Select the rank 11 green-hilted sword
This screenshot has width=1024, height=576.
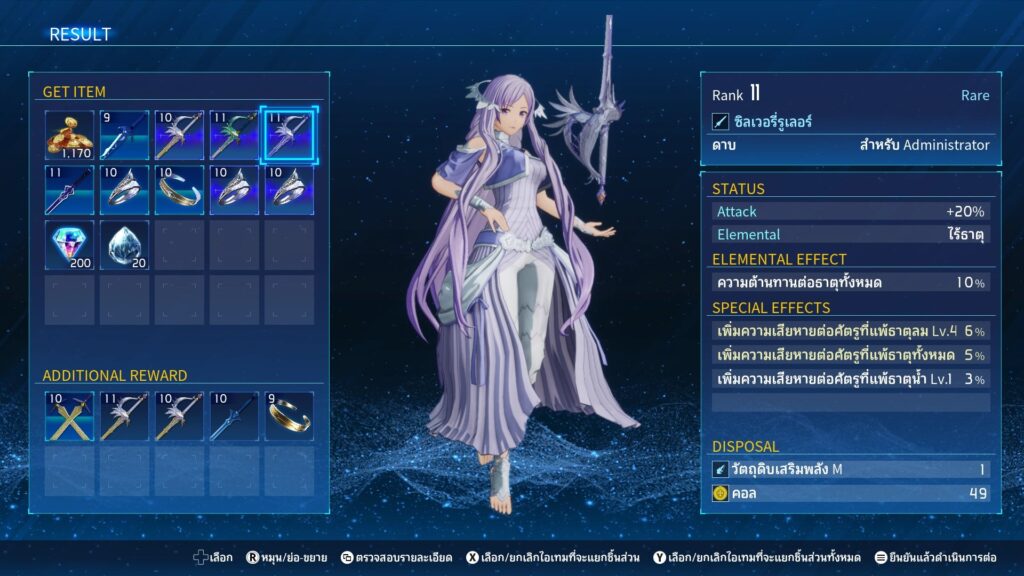pyautogui.click(x=234, y=136)
